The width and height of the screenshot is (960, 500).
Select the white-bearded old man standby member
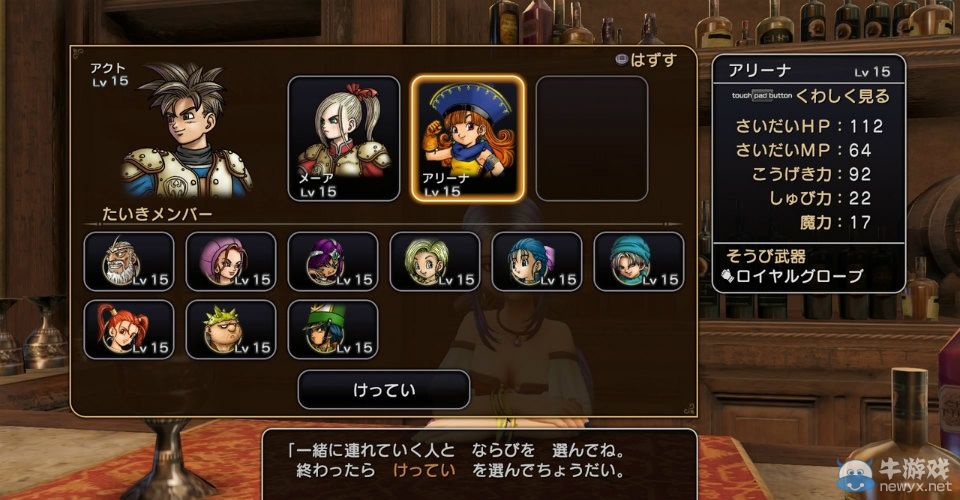point(129,262)
